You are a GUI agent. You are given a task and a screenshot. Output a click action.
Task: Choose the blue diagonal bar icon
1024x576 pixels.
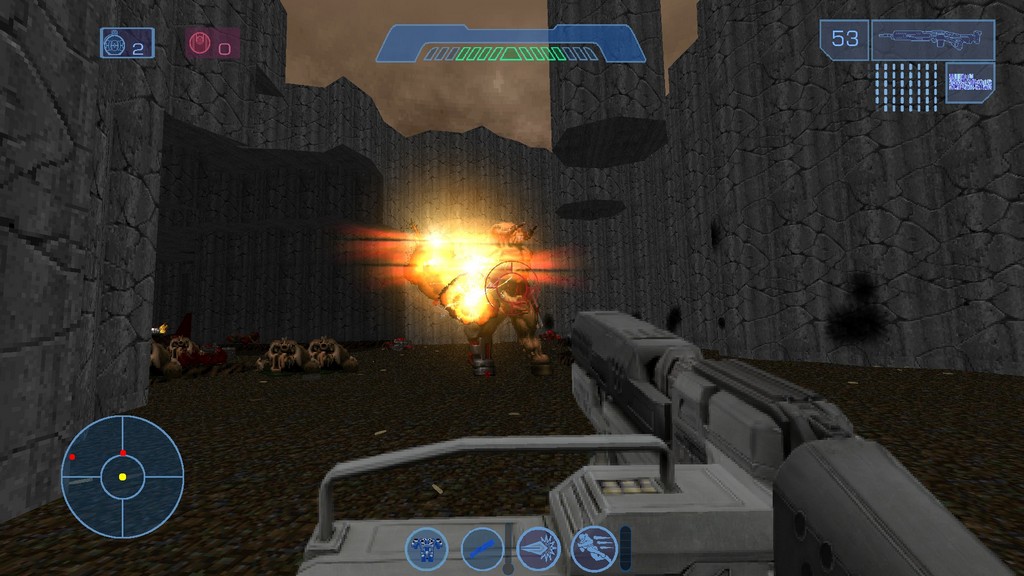point(482,548)
